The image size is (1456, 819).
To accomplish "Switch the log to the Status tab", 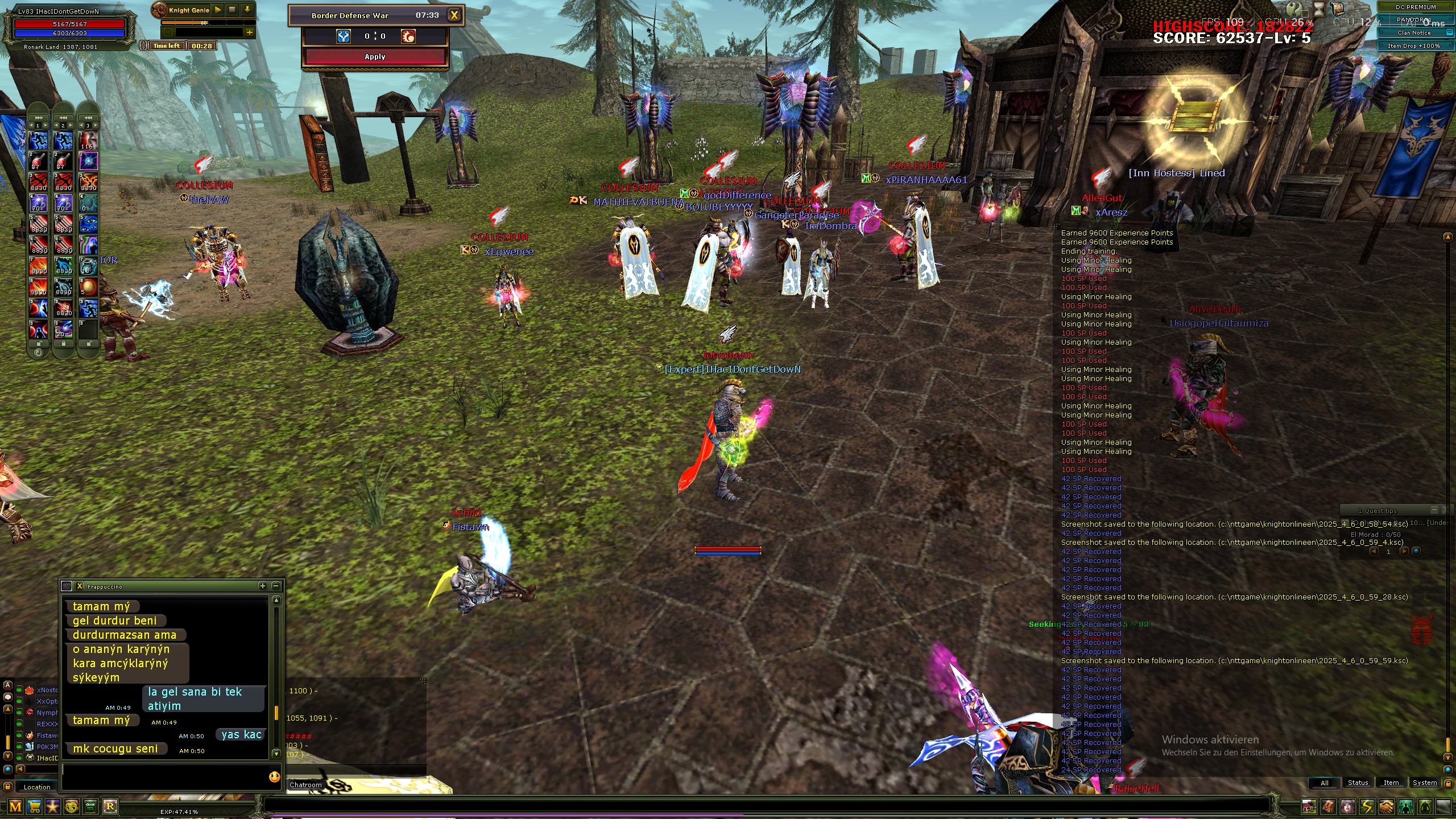I will (1358, 783).
